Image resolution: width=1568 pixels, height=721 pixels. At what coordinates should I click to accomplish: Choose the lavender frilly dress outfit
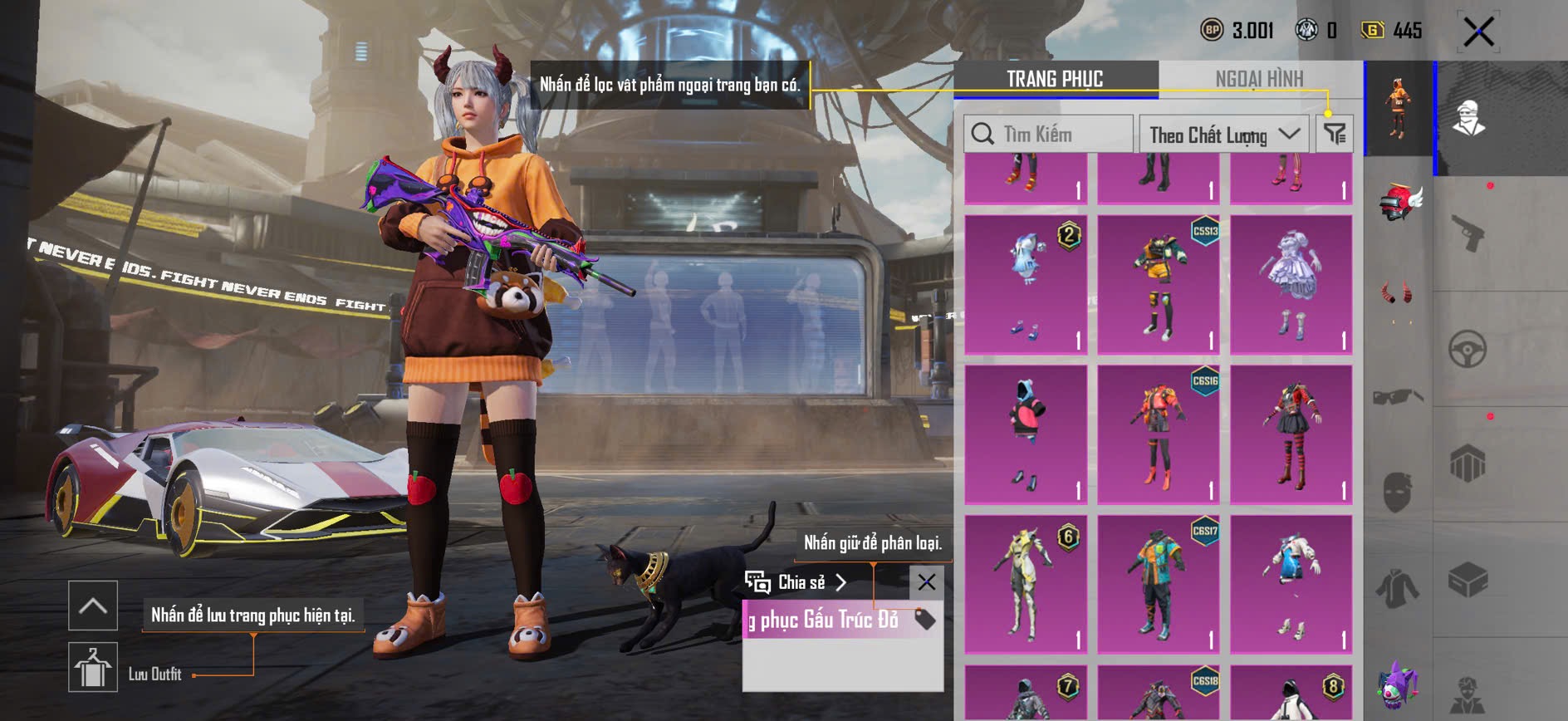(x=1291, y=285)
